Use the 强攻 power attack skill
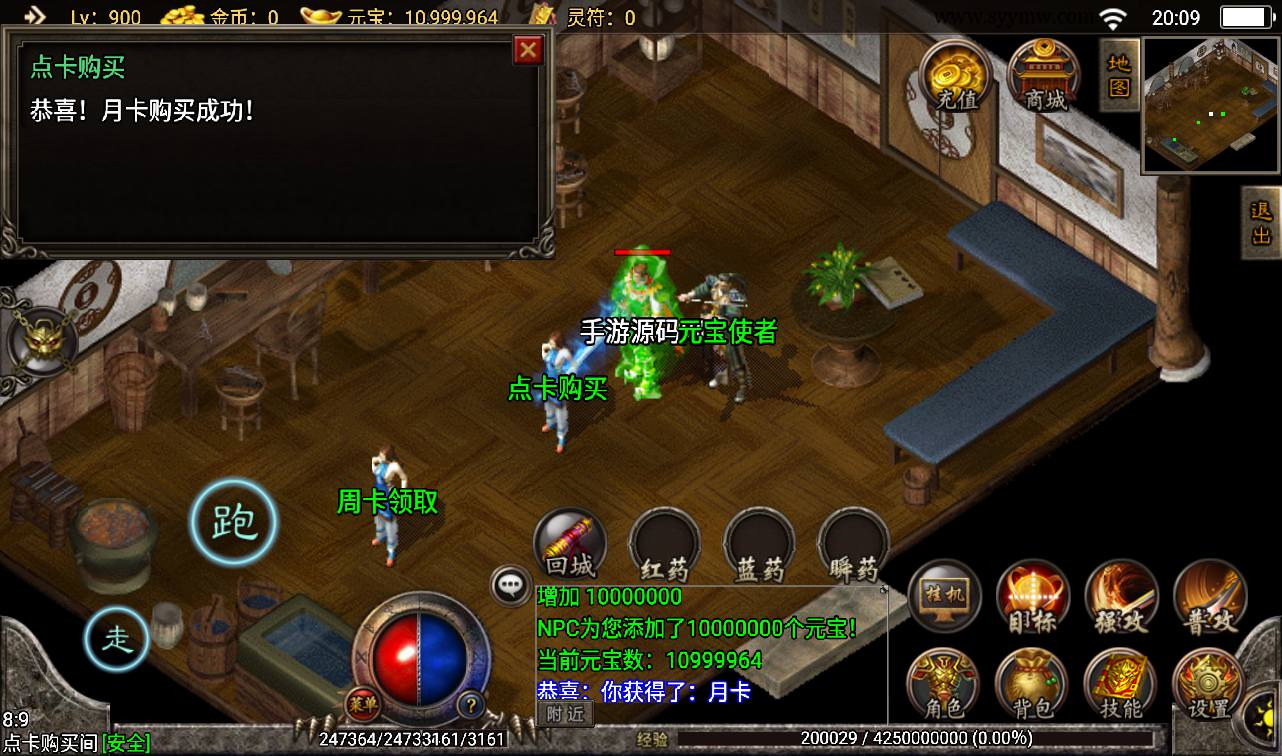 (x=1121, y=597)
